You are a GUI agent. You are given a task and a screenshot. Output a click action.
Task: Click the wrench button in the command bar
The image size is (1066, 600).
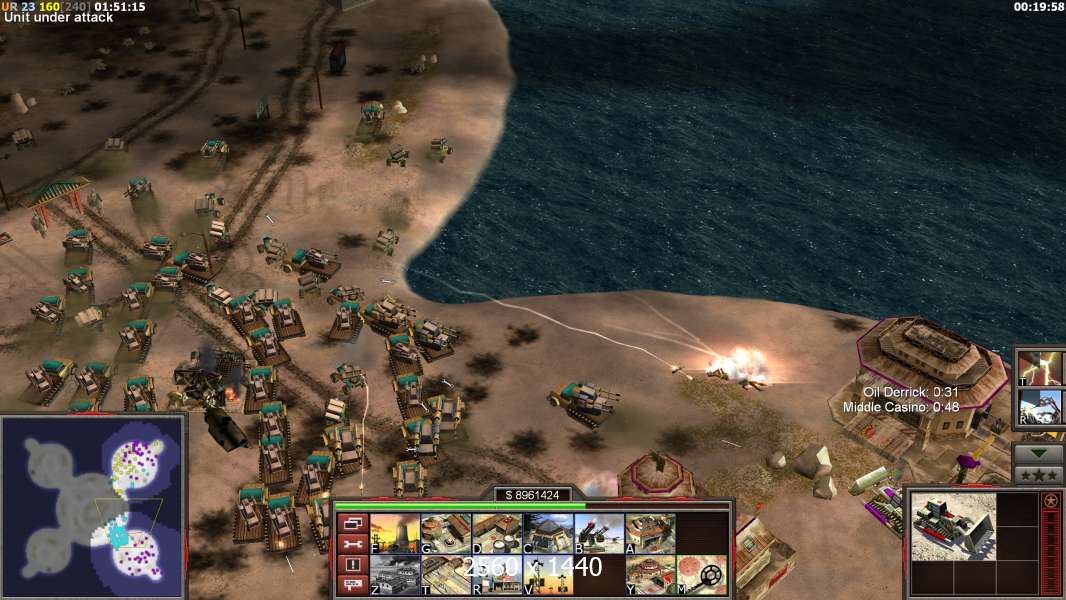[352, 544]
